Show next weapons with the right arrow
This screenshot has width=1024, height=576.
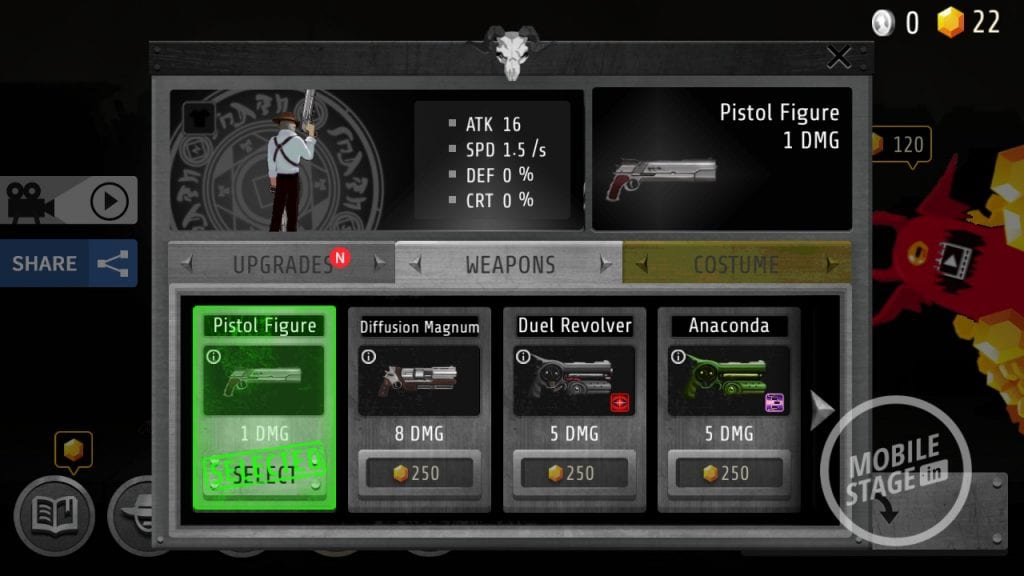click(x=820, y=410)
